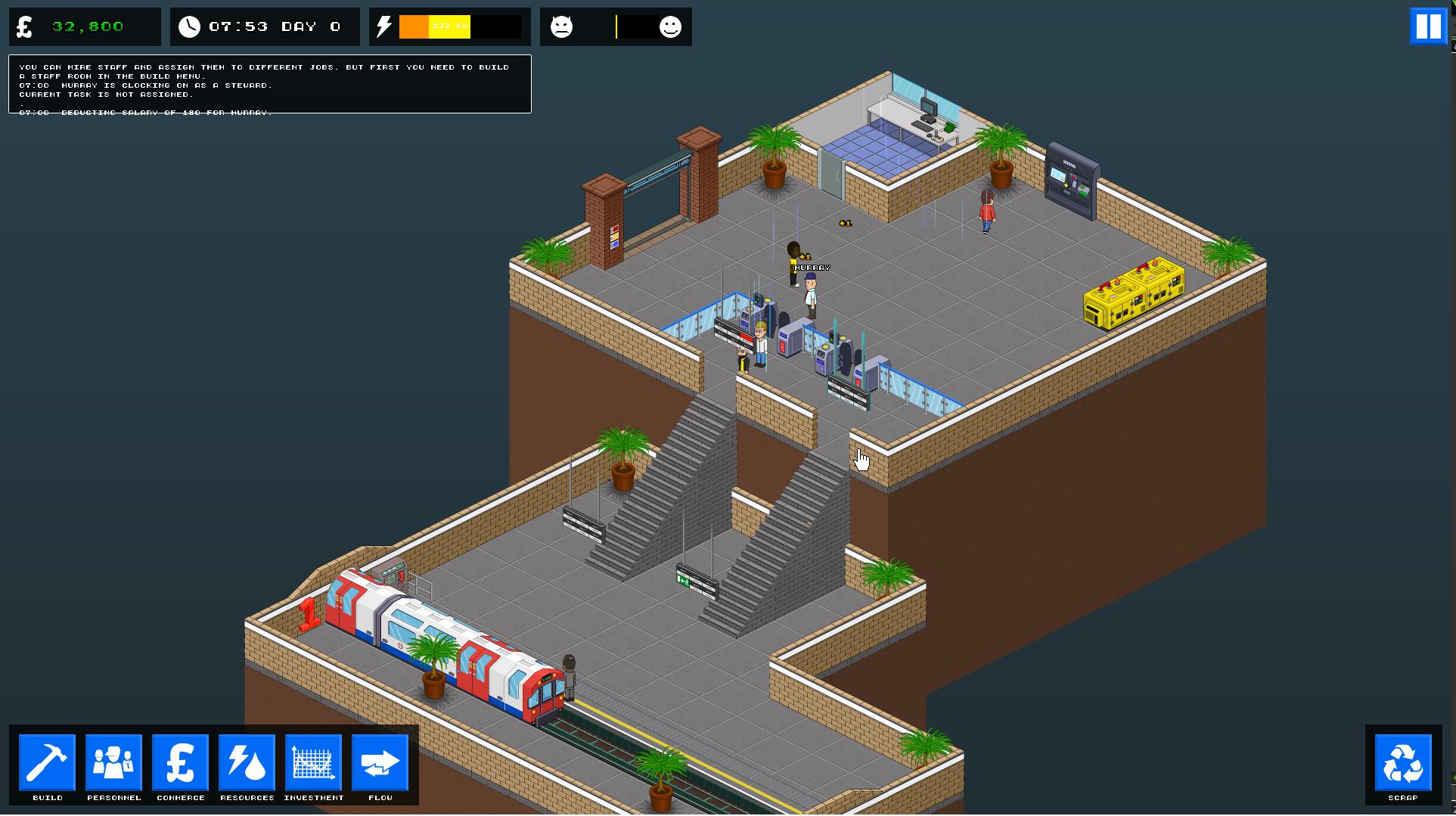Click the money counter showing 32,800

(x=83, y=26)
